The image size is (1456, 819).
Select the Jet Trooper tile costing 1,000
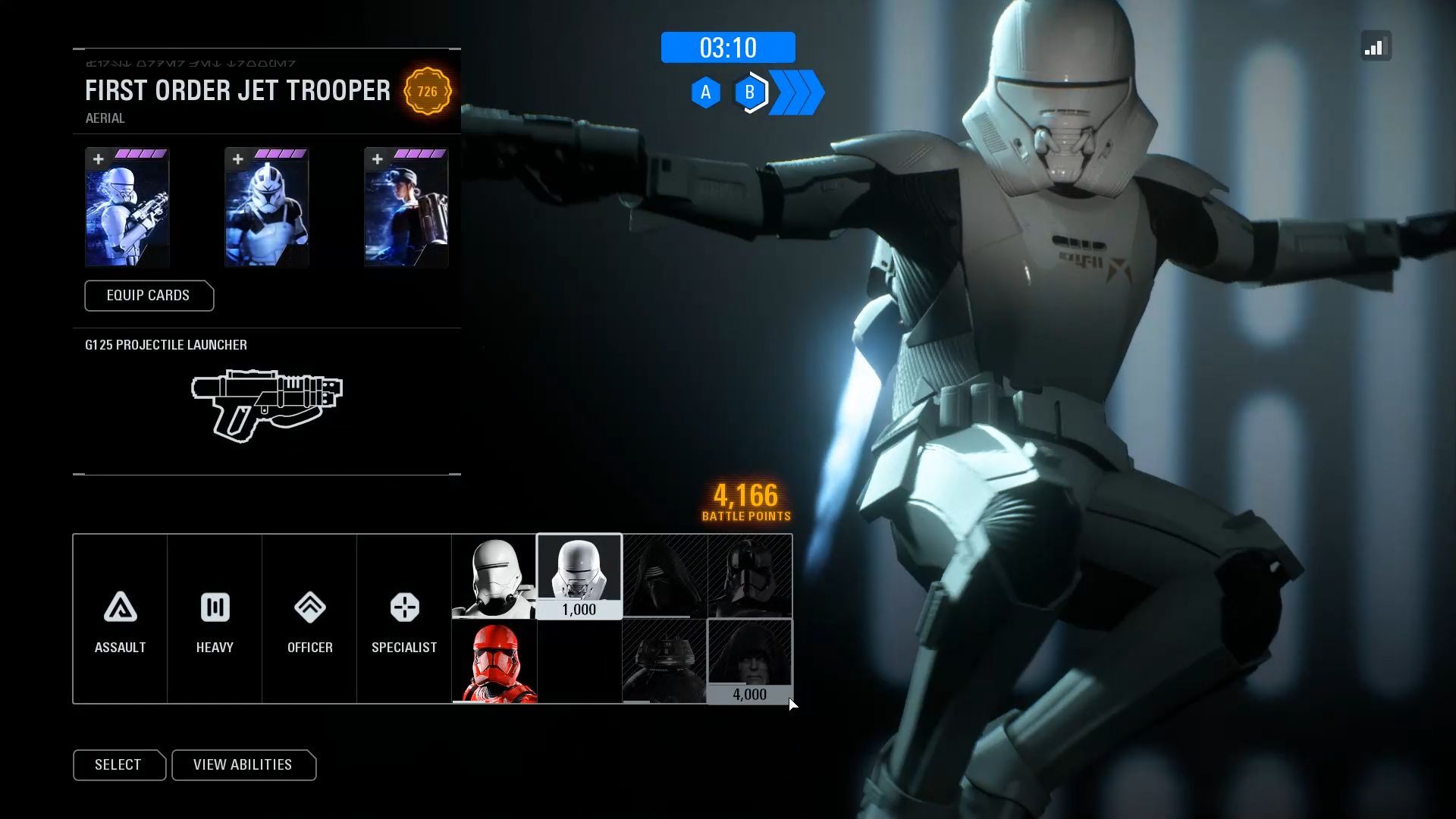point(579,576)
